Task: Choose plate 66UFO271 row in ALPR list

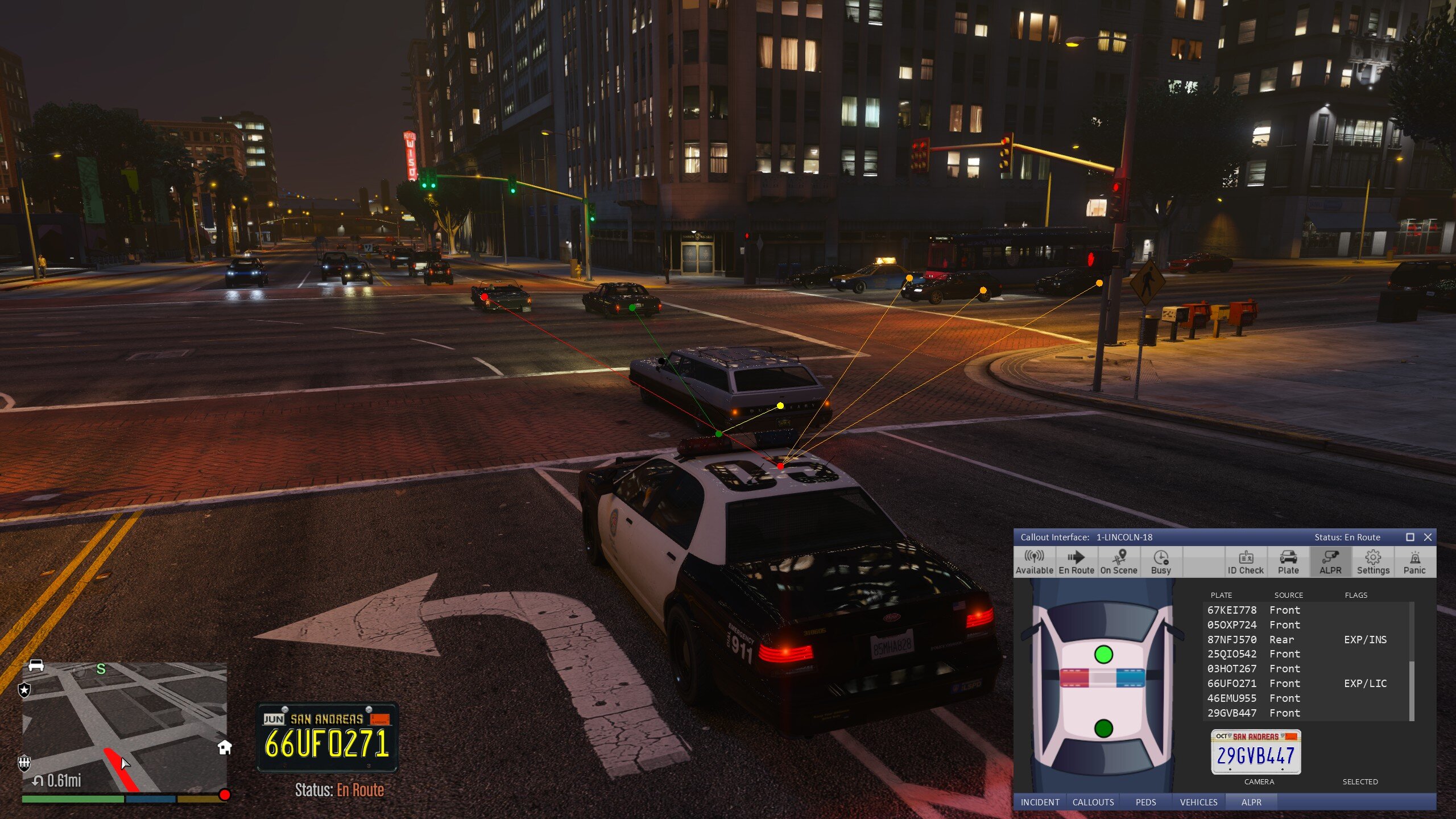Action: (x=1297, y=683)
